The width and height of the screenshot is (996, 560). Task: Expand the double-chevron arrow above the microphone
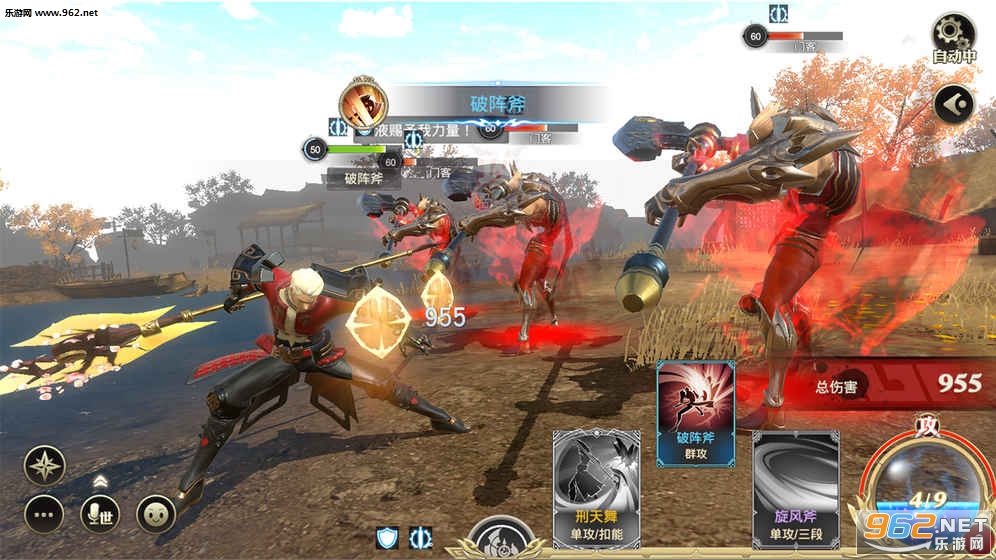click(x=100, y=481)
